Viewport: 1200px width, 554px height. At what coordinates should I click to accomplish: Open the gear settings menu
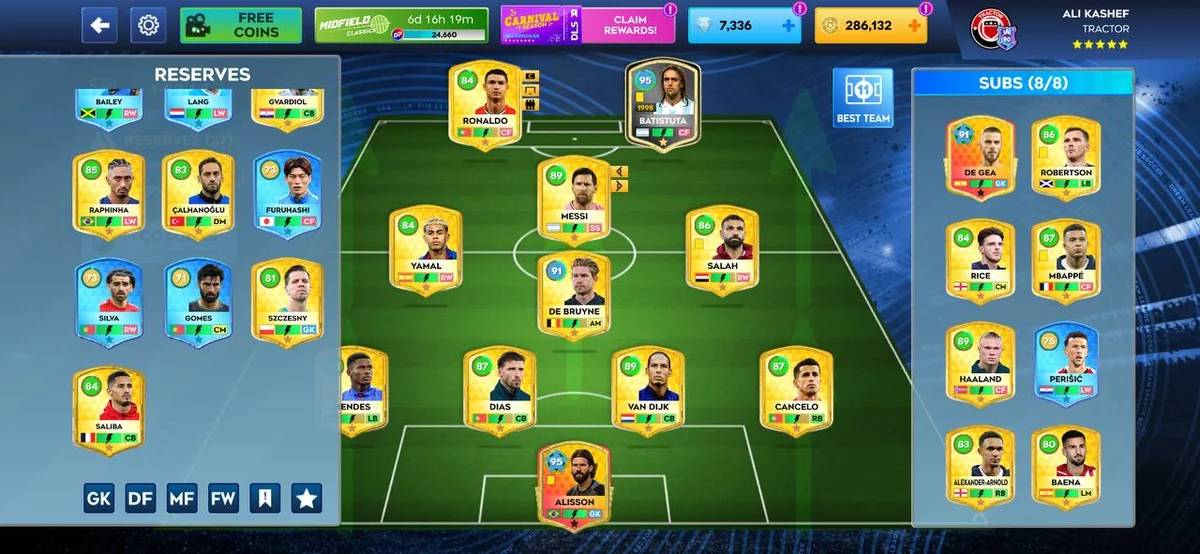[148, 25]
